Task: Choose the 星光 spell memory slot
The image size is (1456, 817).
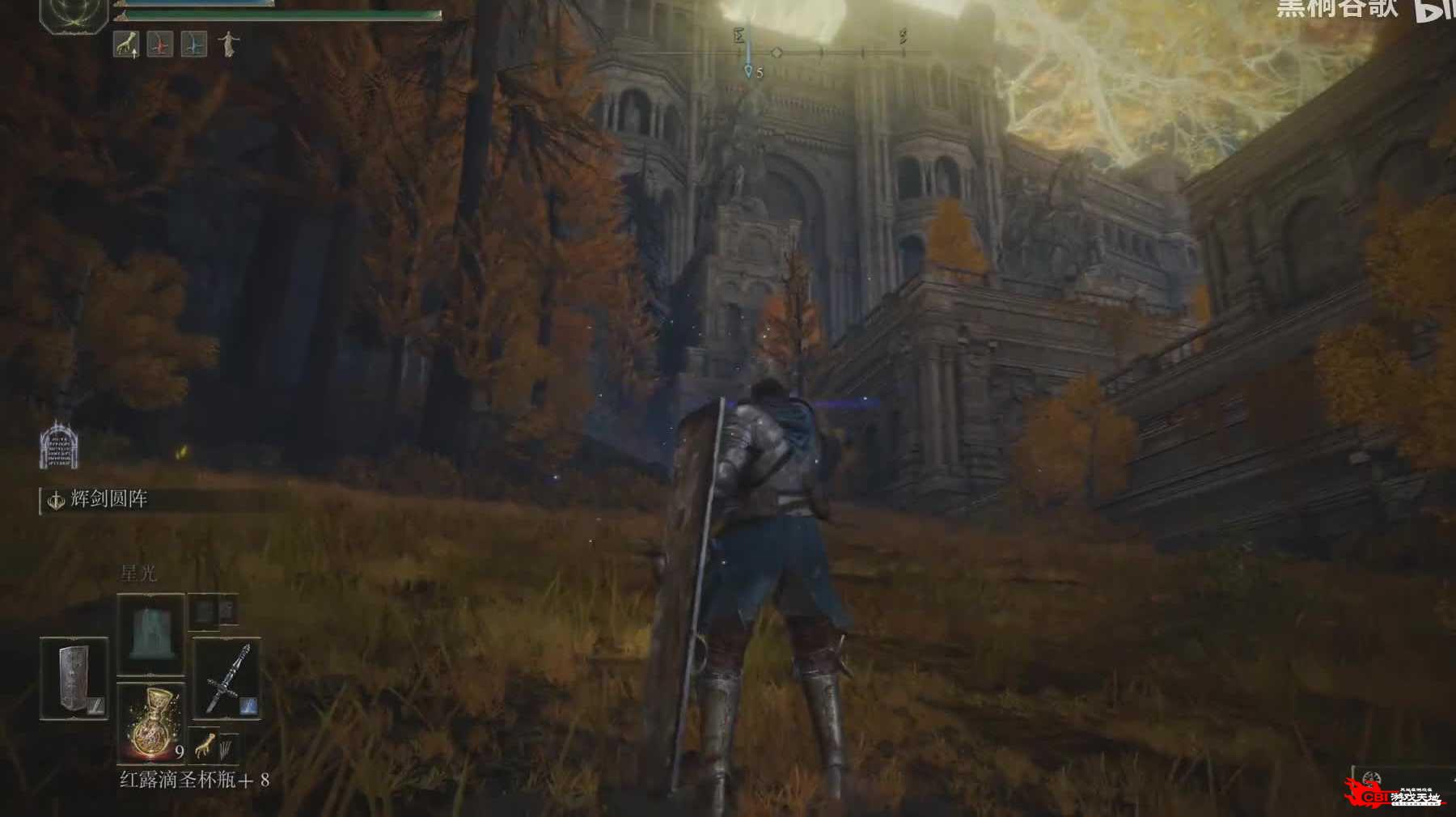Action: [x=150, y=633]
